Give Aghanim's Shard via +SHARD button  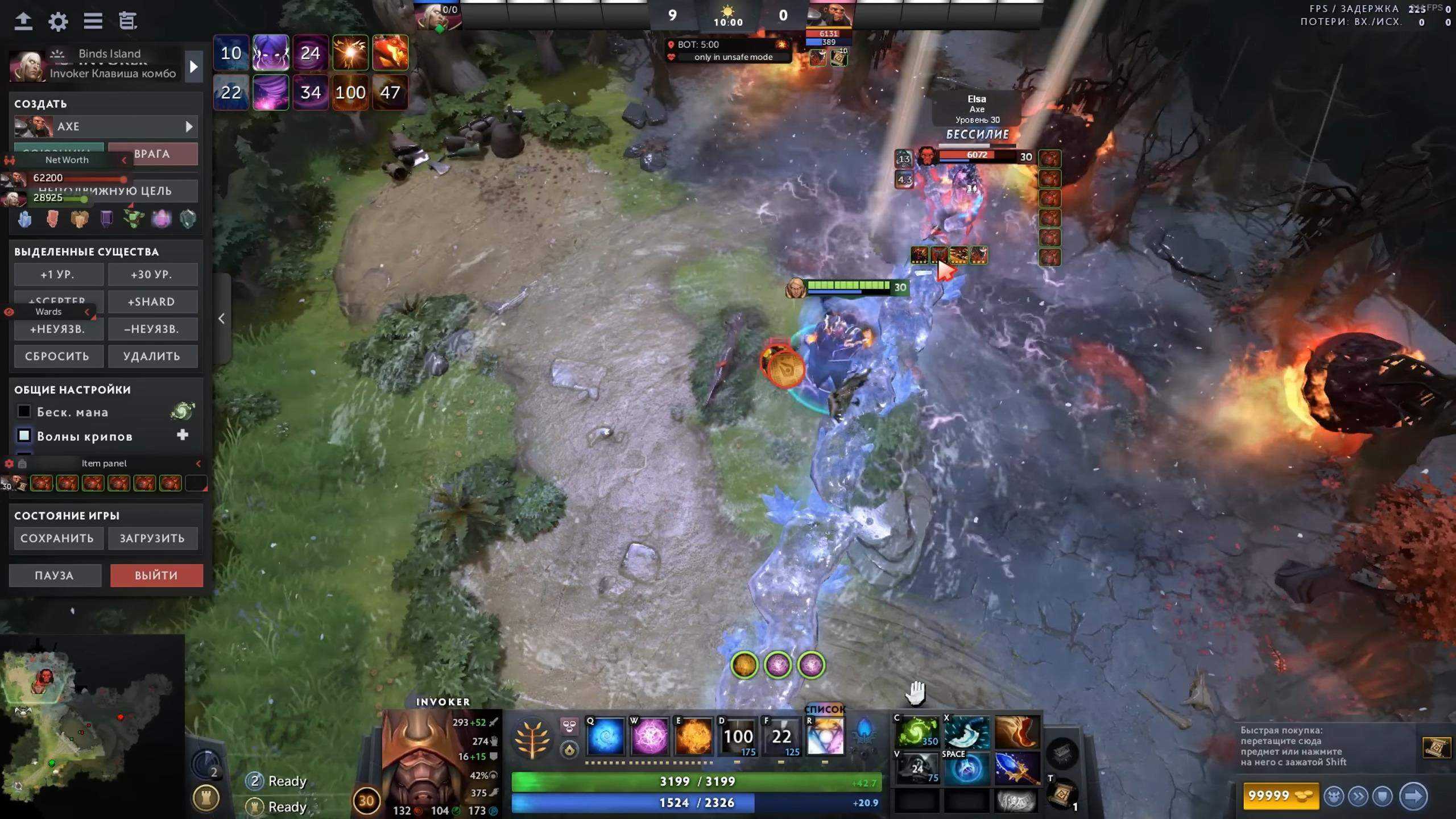tap(152, 302)
